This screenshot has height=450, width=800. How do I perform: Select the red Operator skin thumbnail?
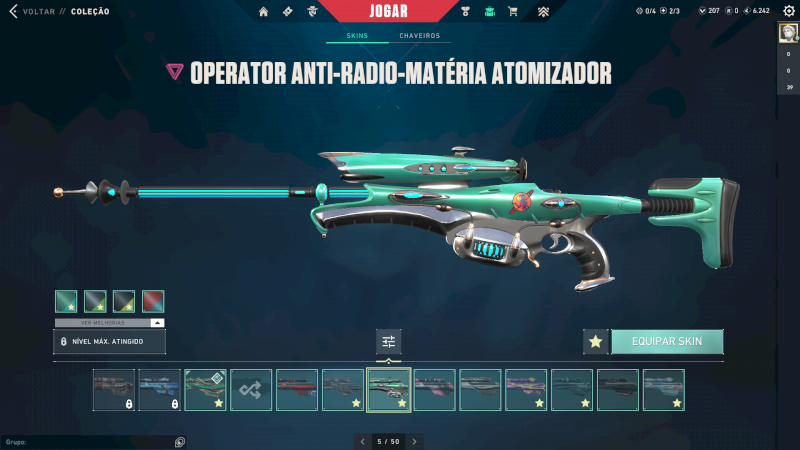tap(297, 390)
